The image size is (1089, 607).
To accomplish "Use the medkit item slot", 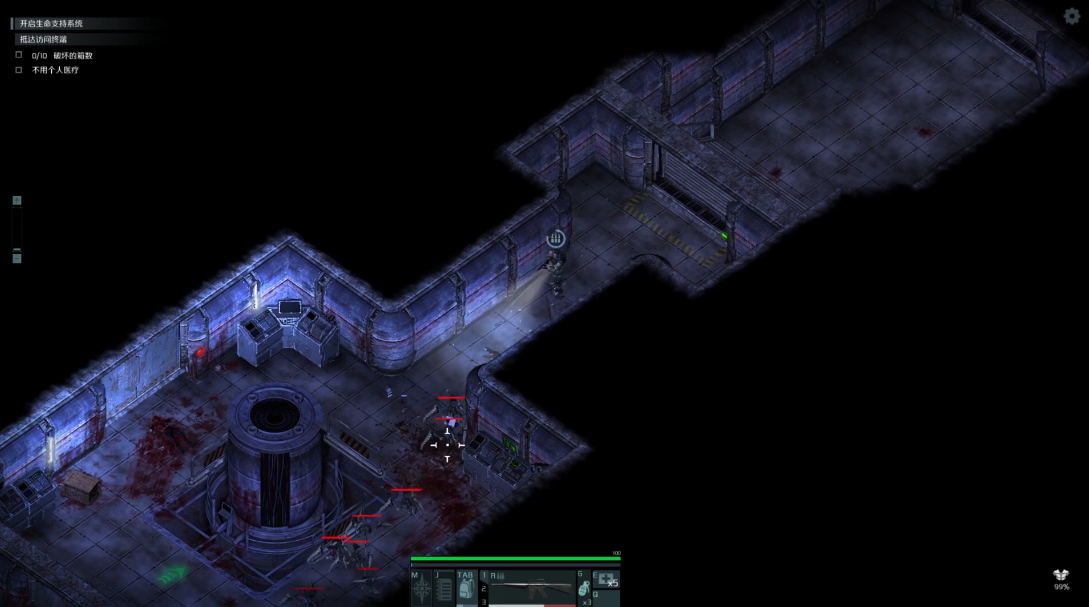I will [606, 580].
